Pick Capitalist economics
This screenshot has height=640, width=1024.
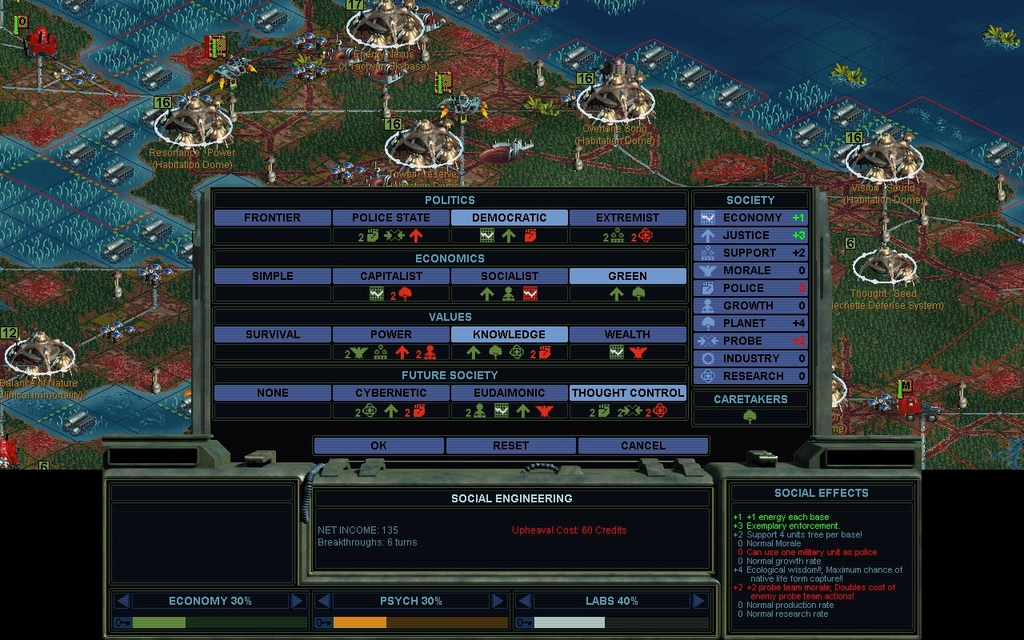tap(391, 276)
